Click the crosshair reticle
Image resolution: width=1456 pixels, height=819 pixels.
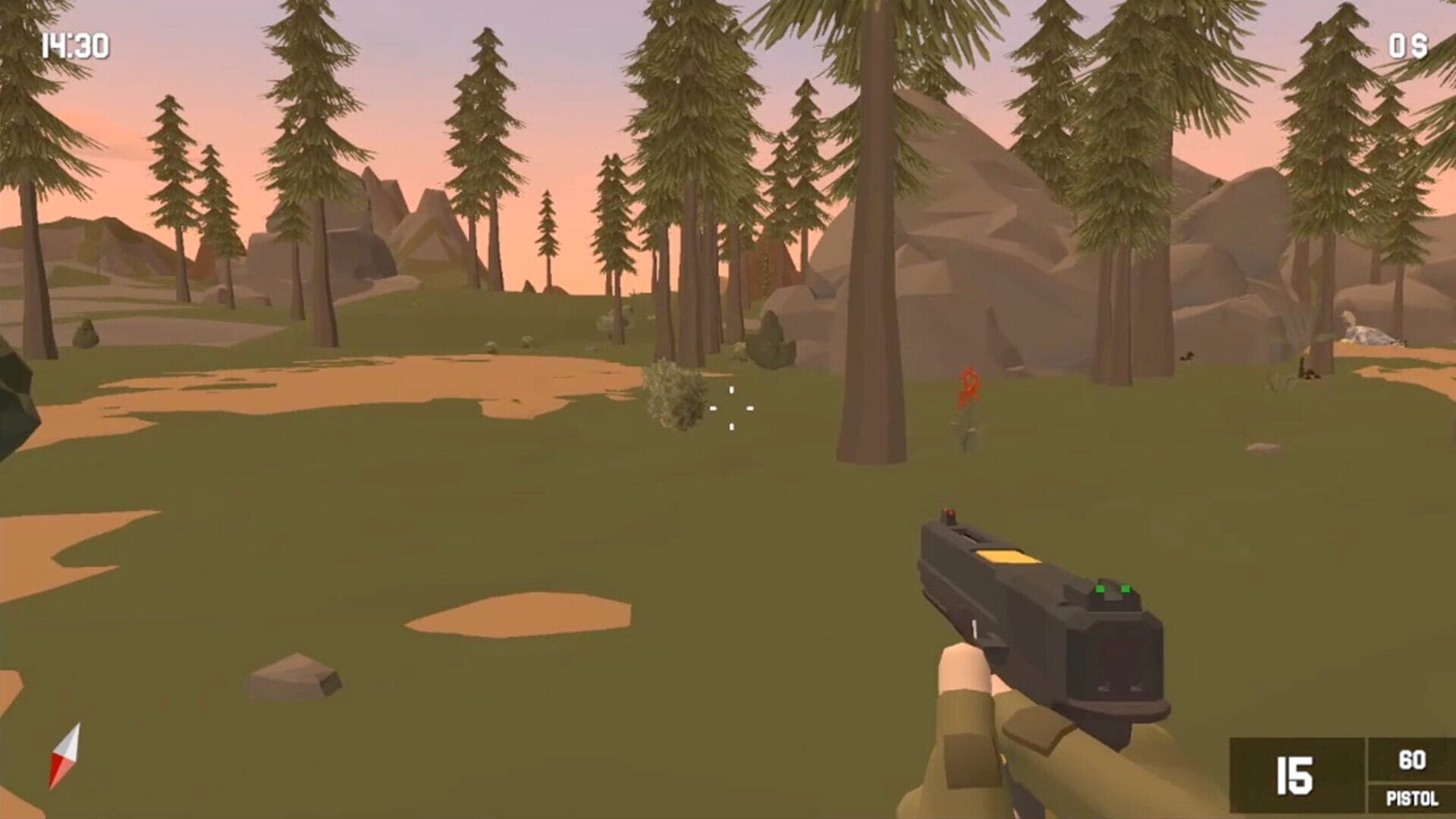coord(730,407)
